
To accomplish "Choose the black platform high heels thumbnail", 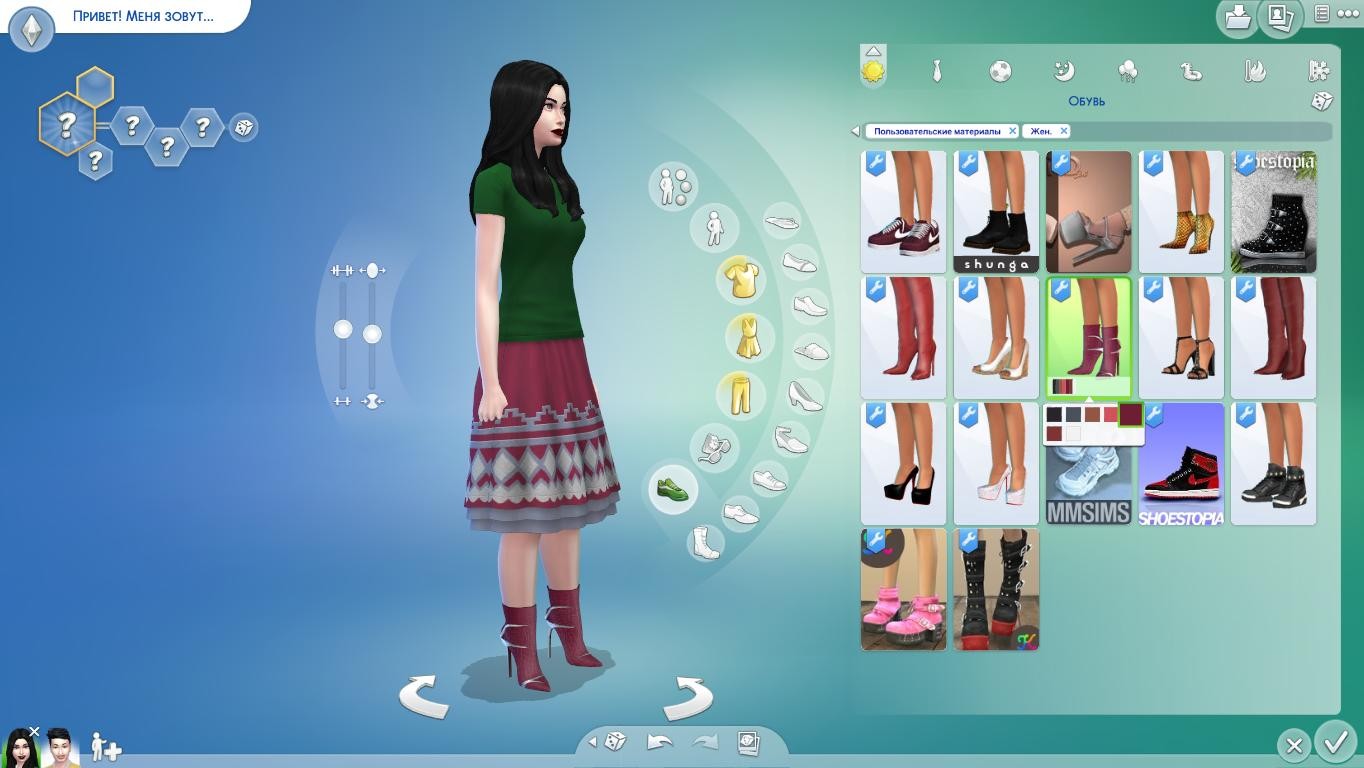I will click(903, 464).
